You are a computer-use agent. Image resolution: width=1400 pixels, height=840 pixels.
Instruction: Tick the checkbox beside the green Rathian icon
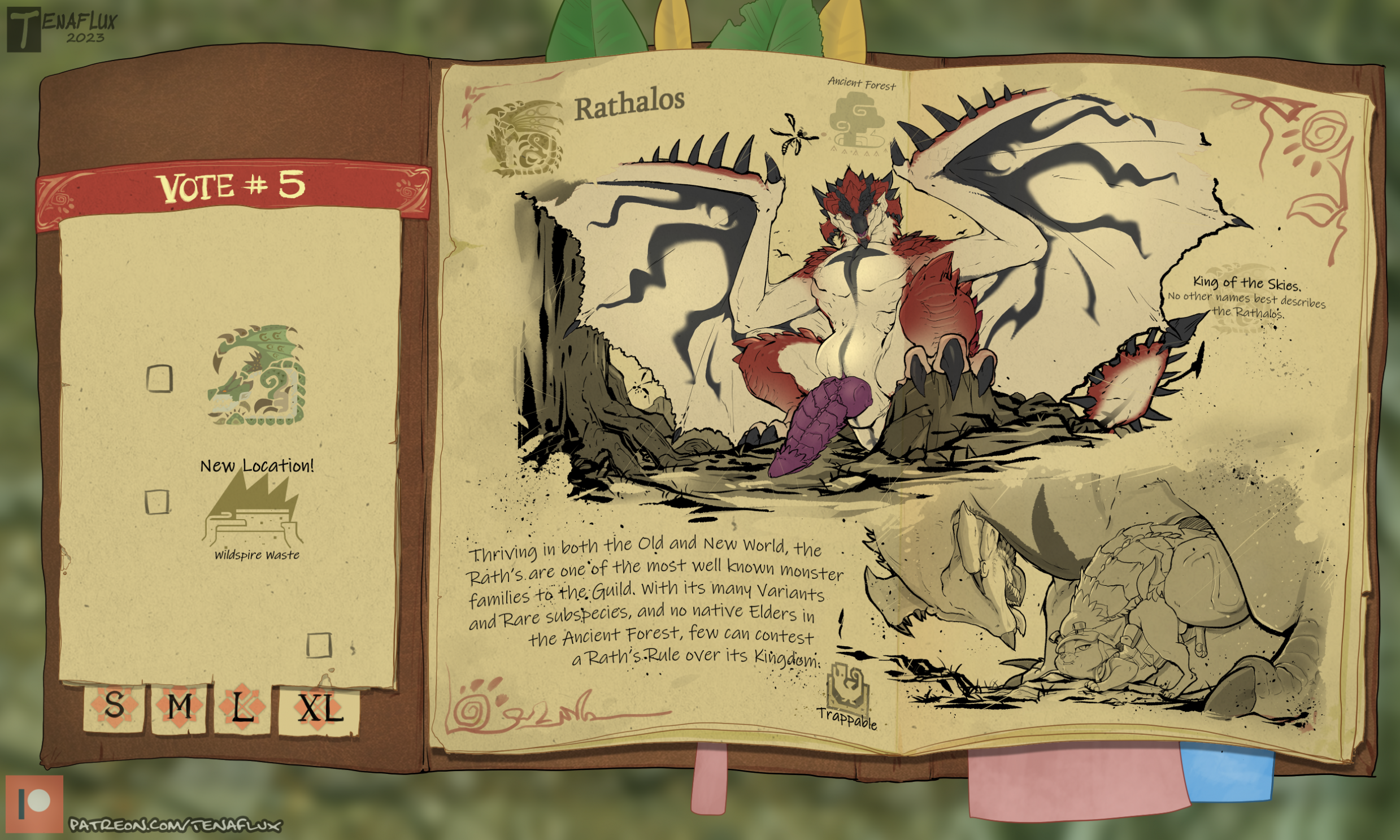pos(159,378)
